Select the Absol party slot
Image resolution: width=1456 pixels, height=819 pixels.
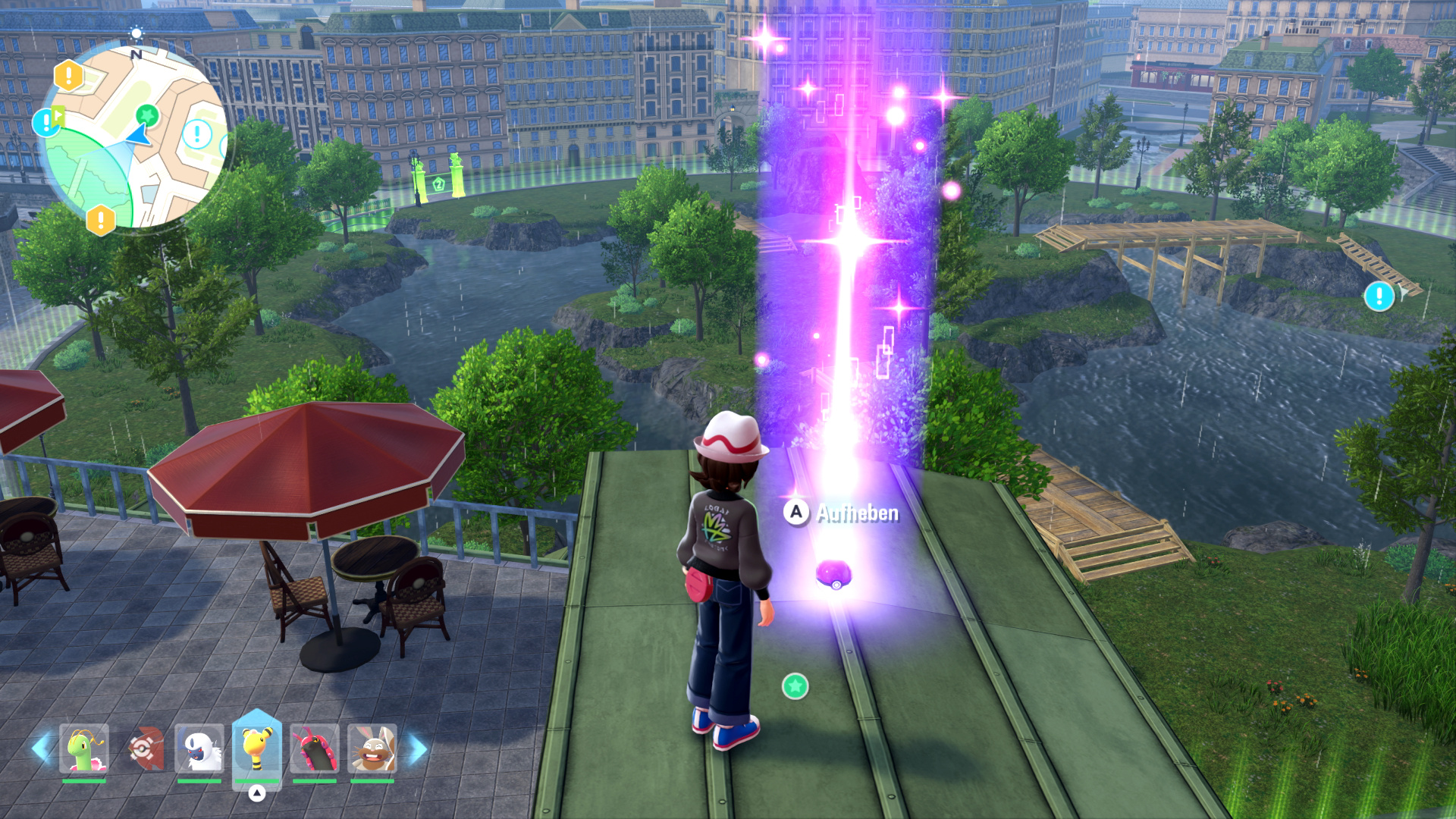(x=199, y=749)
